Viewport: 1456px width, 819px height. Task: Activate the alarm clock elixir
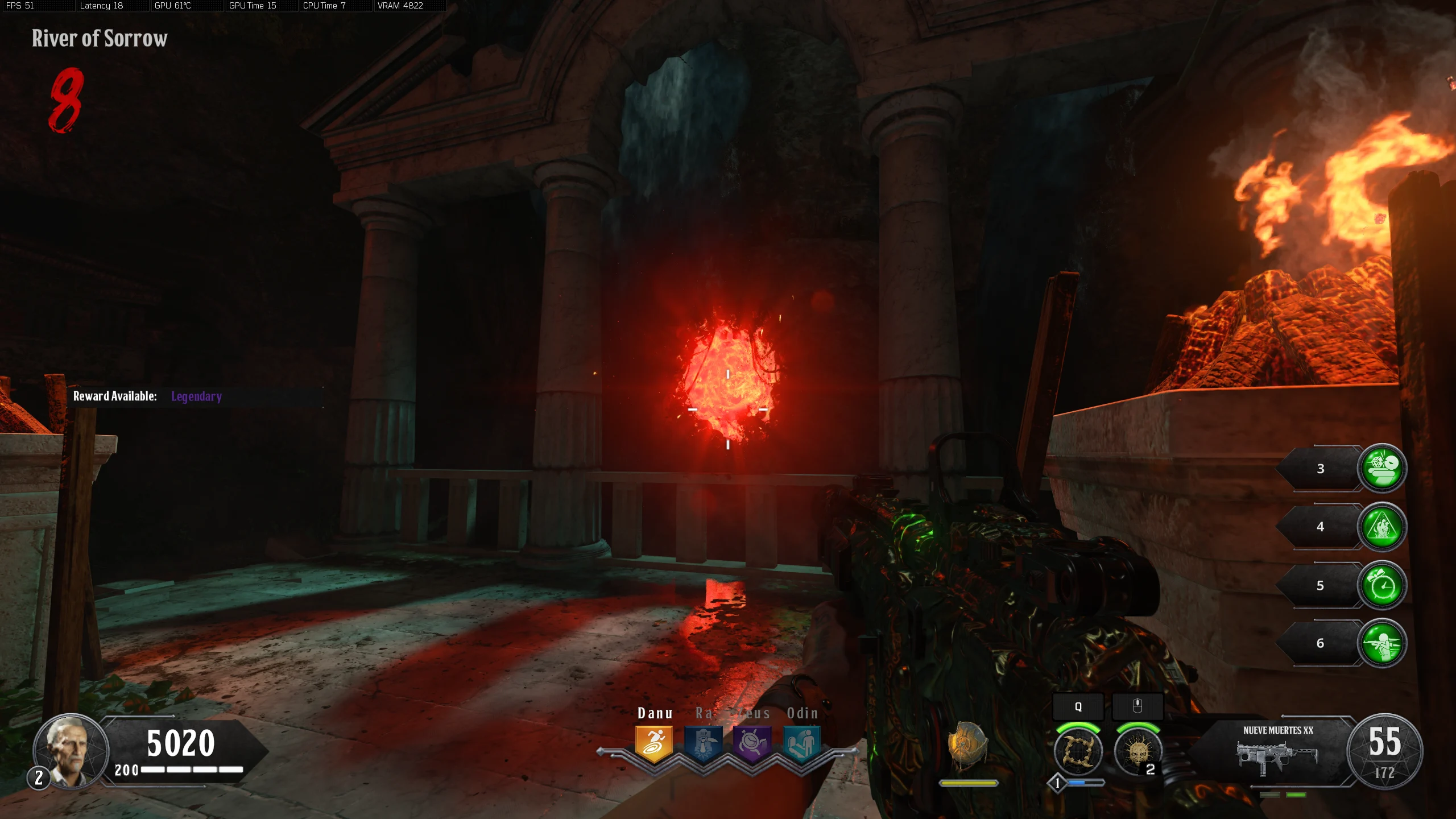pyautogui.click(x=1381, y=585)
